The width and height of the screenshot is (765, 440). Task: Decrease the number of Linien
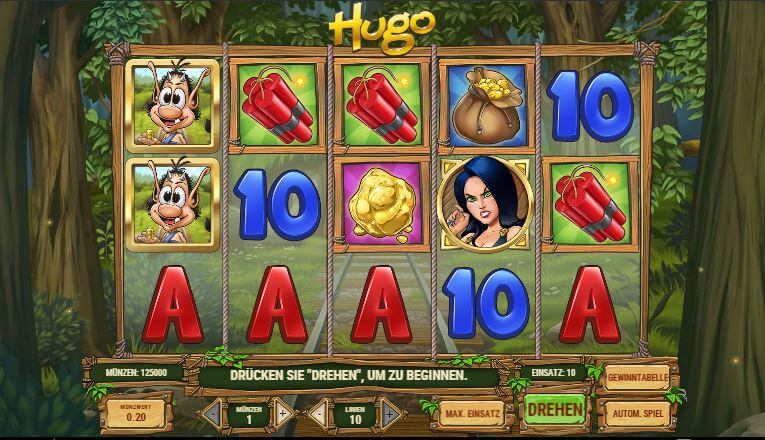click(318, 411)
